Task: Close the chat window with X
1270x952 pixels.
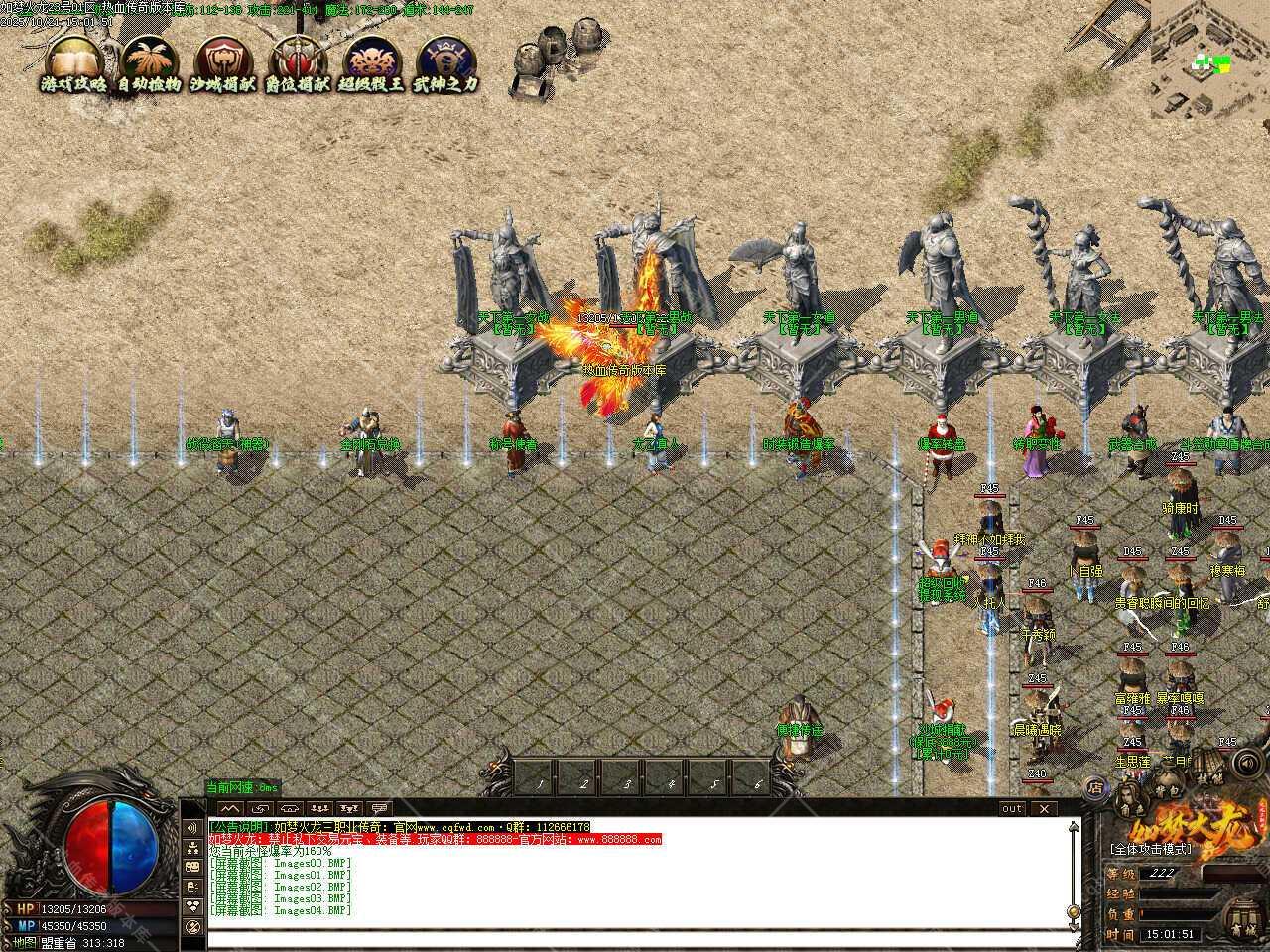Action: coord(1044,808)
